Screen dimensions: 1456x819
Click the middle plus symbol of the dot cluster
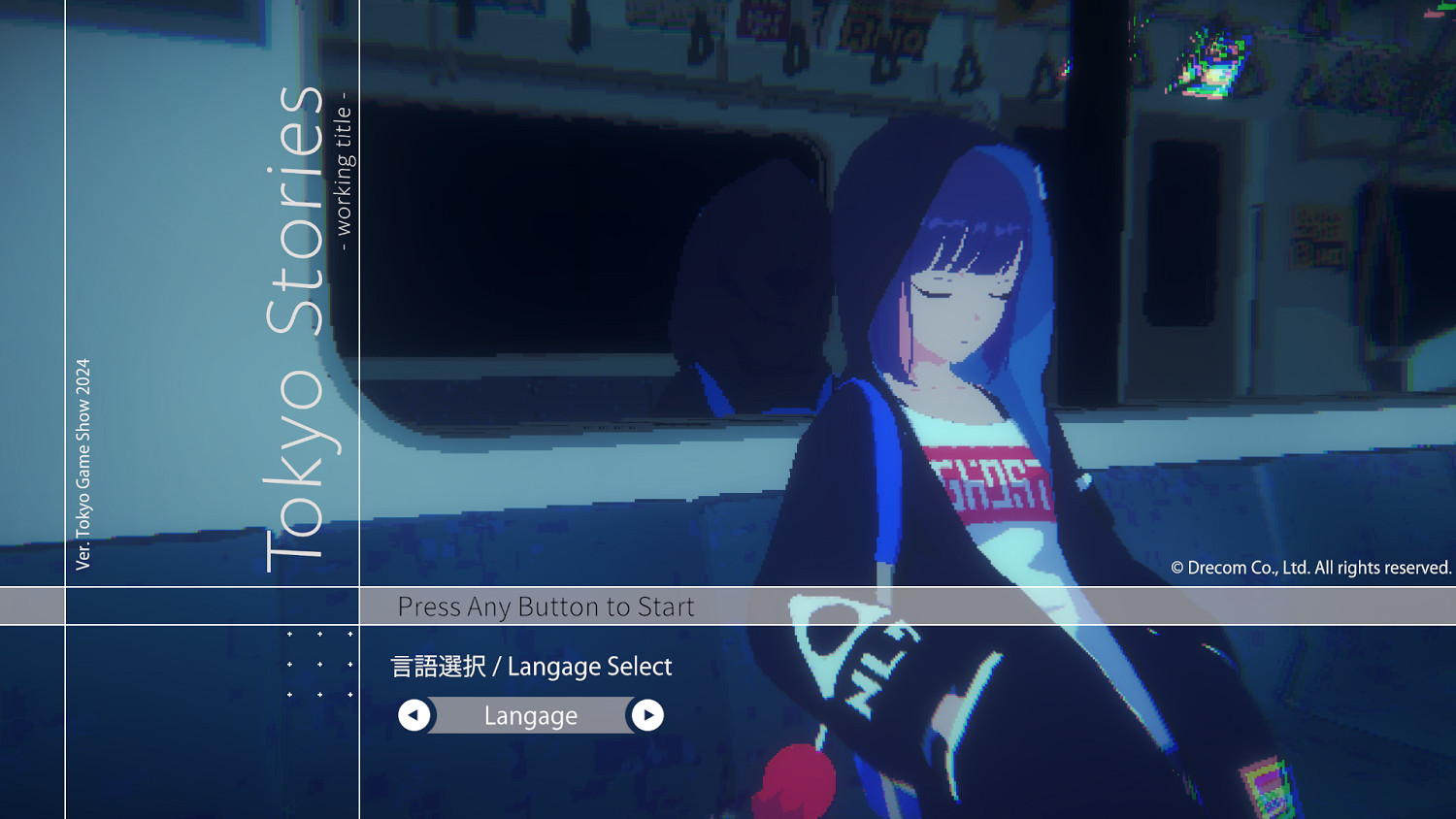click(320, 664)
